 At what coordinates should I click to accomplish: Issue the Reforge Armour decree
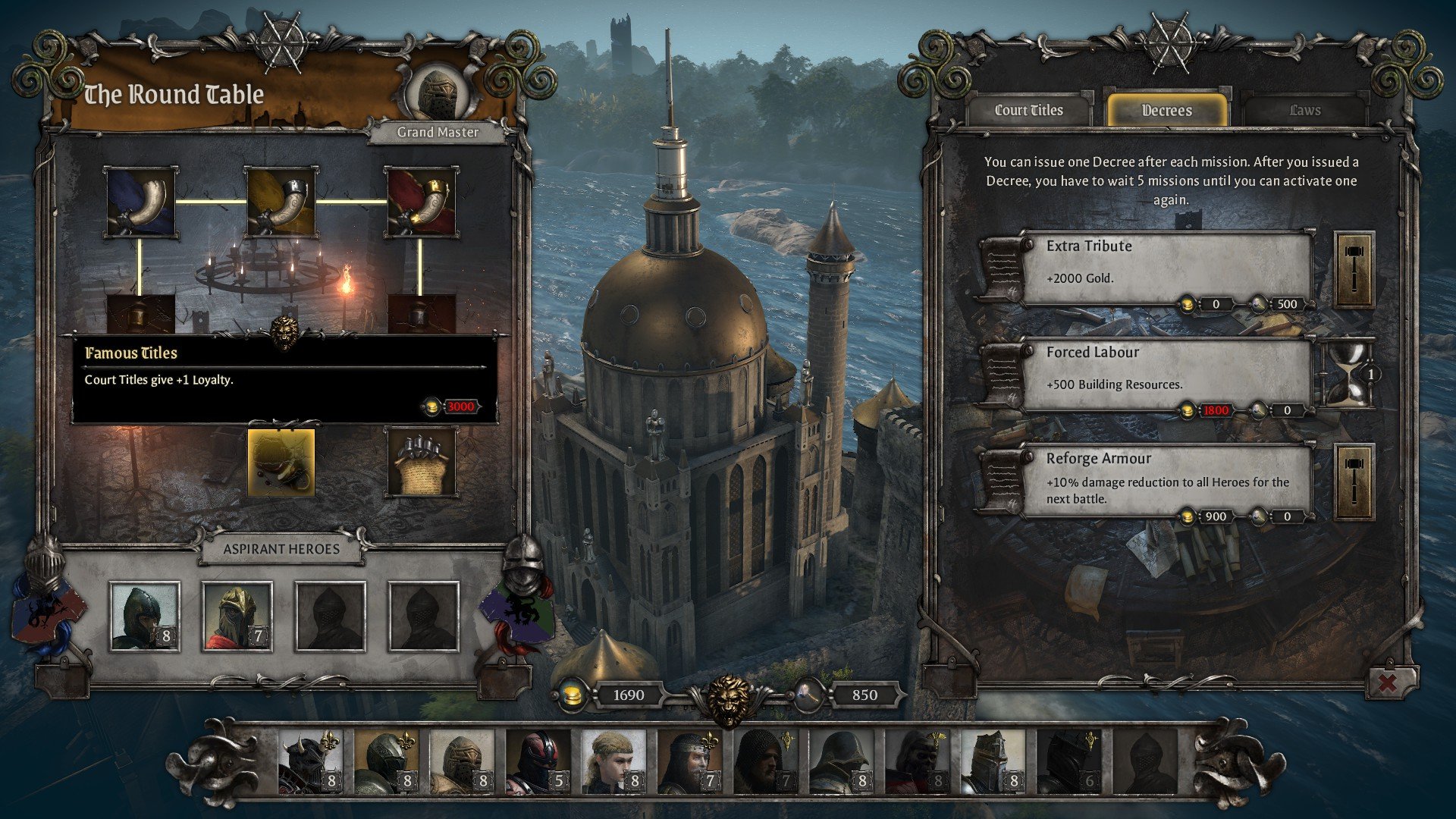click(1354, 482)
